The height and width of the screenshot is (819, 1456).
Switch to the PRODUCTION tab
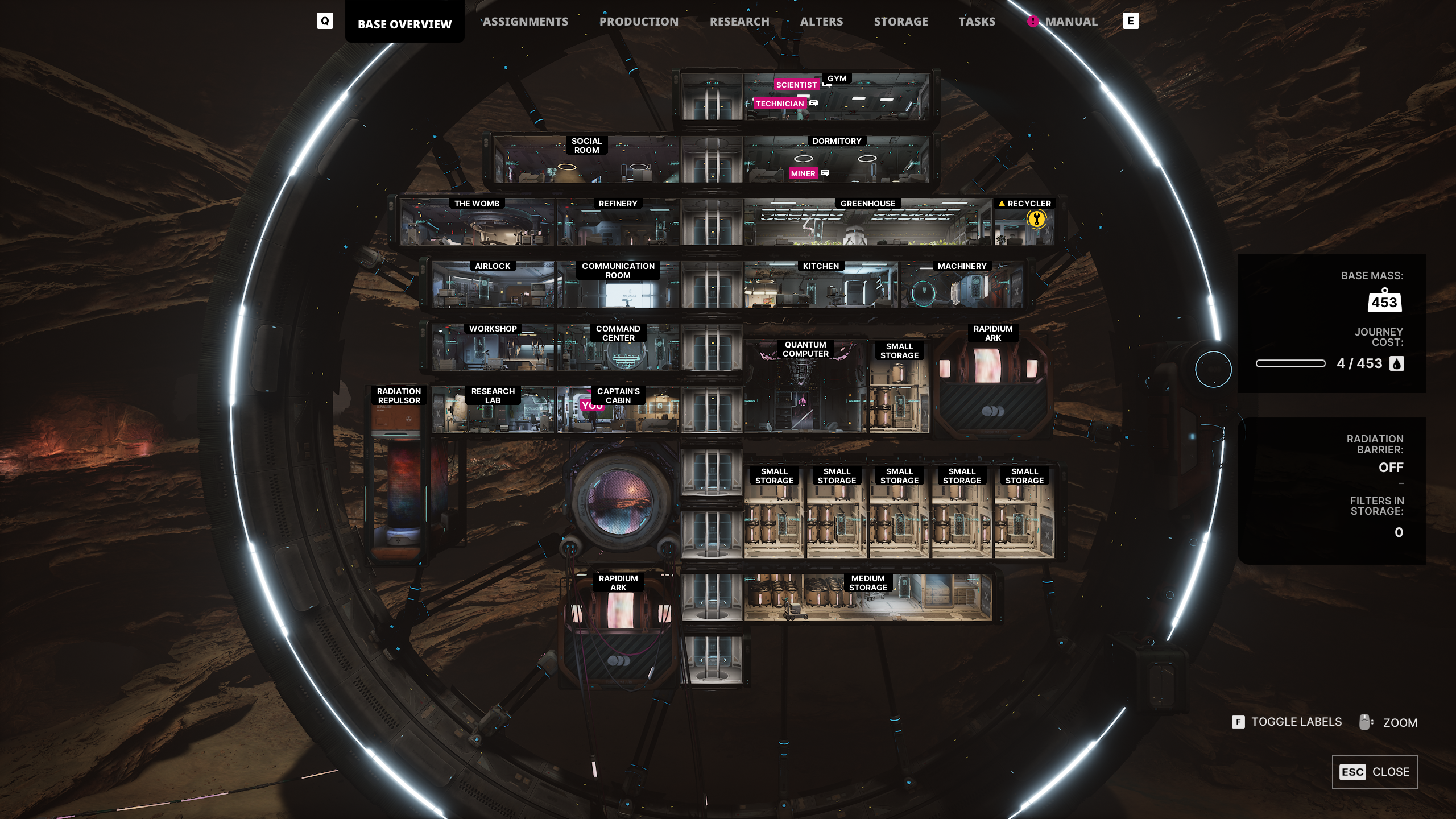click(x=638, y=21)
